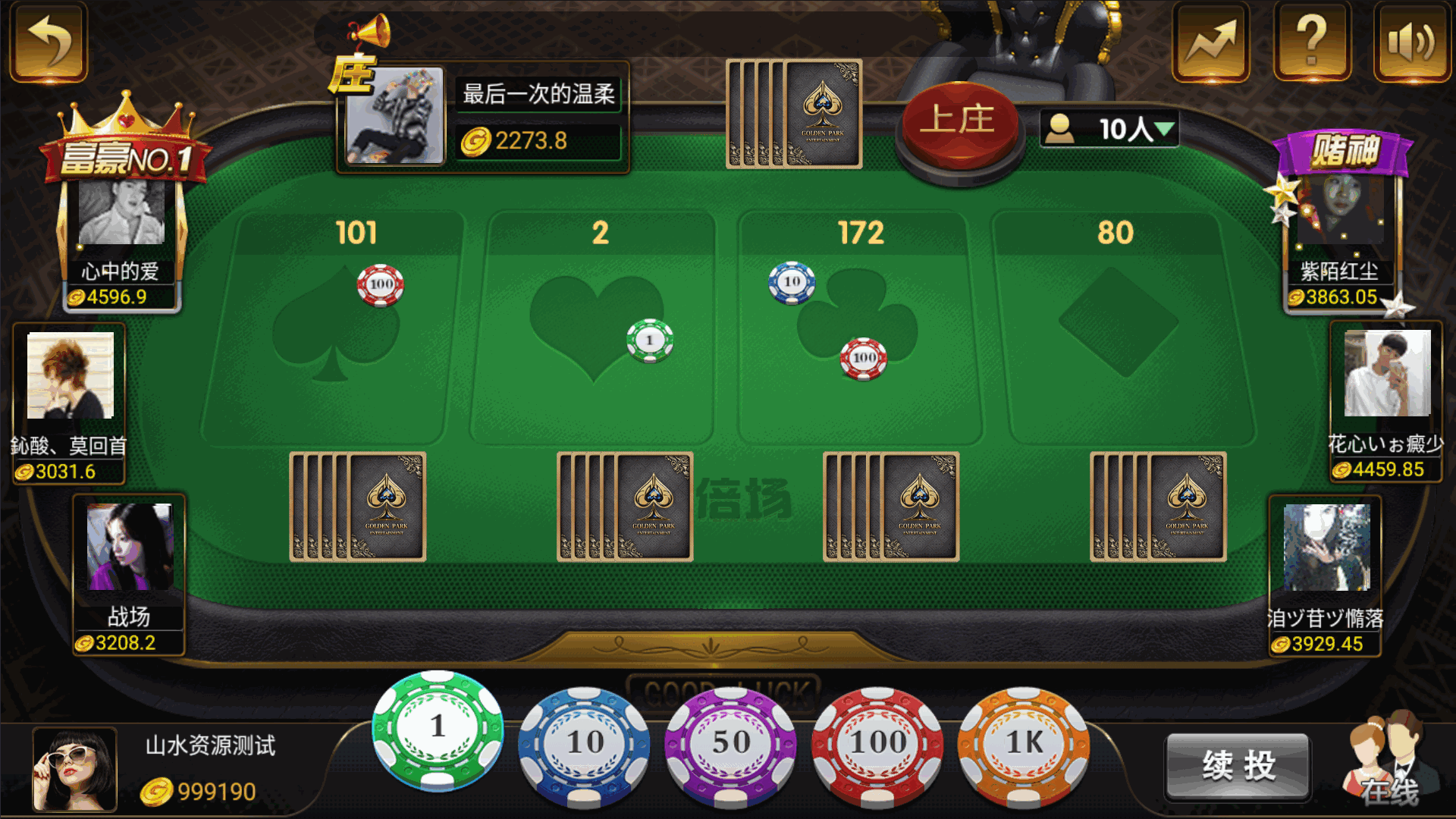Screen dimensions: 1456x819
Task: View player 战场 profile
Action: [x=130, y=548]
